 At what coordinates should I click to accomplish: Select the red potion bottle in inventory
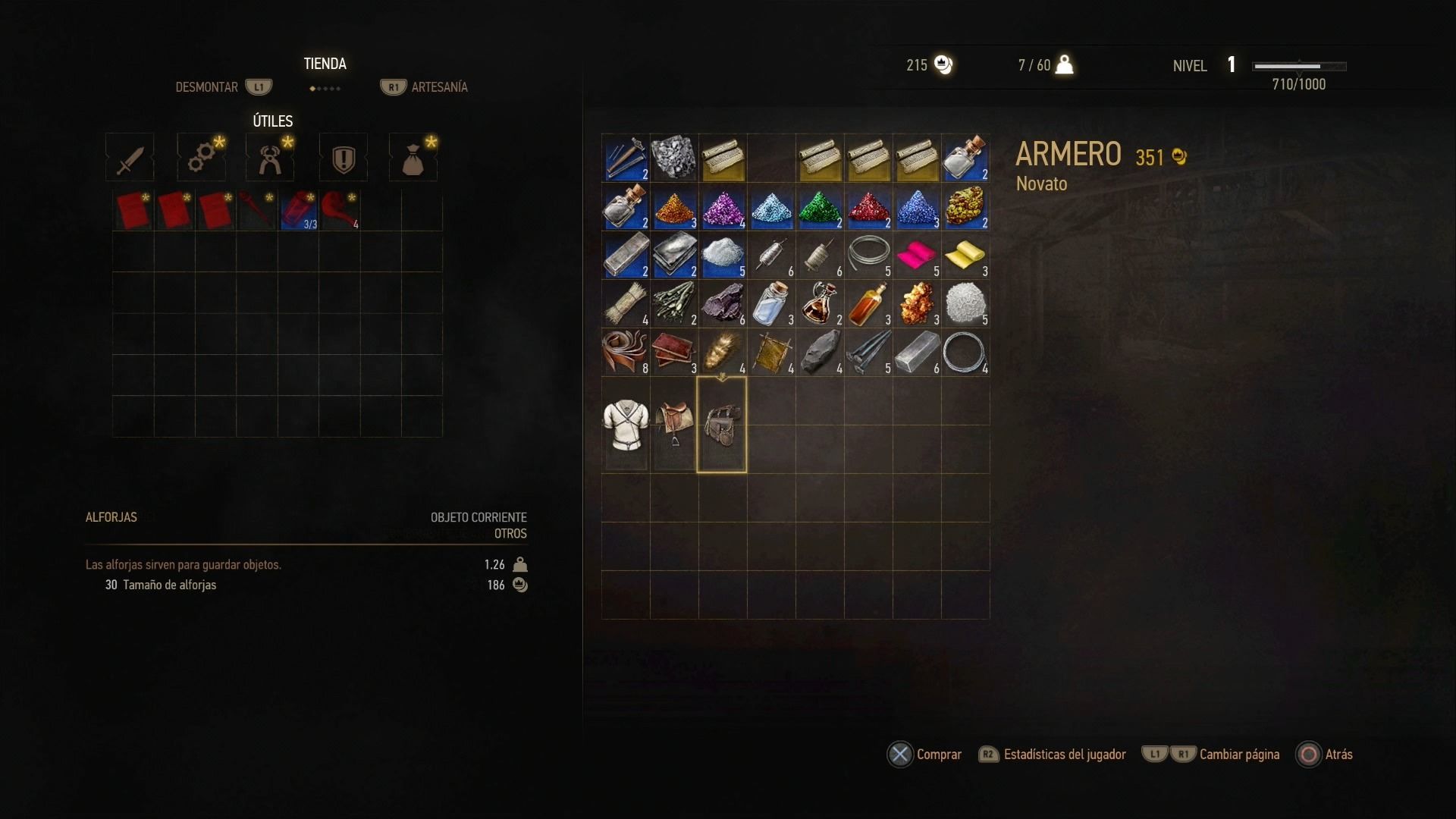coord(298,211)
